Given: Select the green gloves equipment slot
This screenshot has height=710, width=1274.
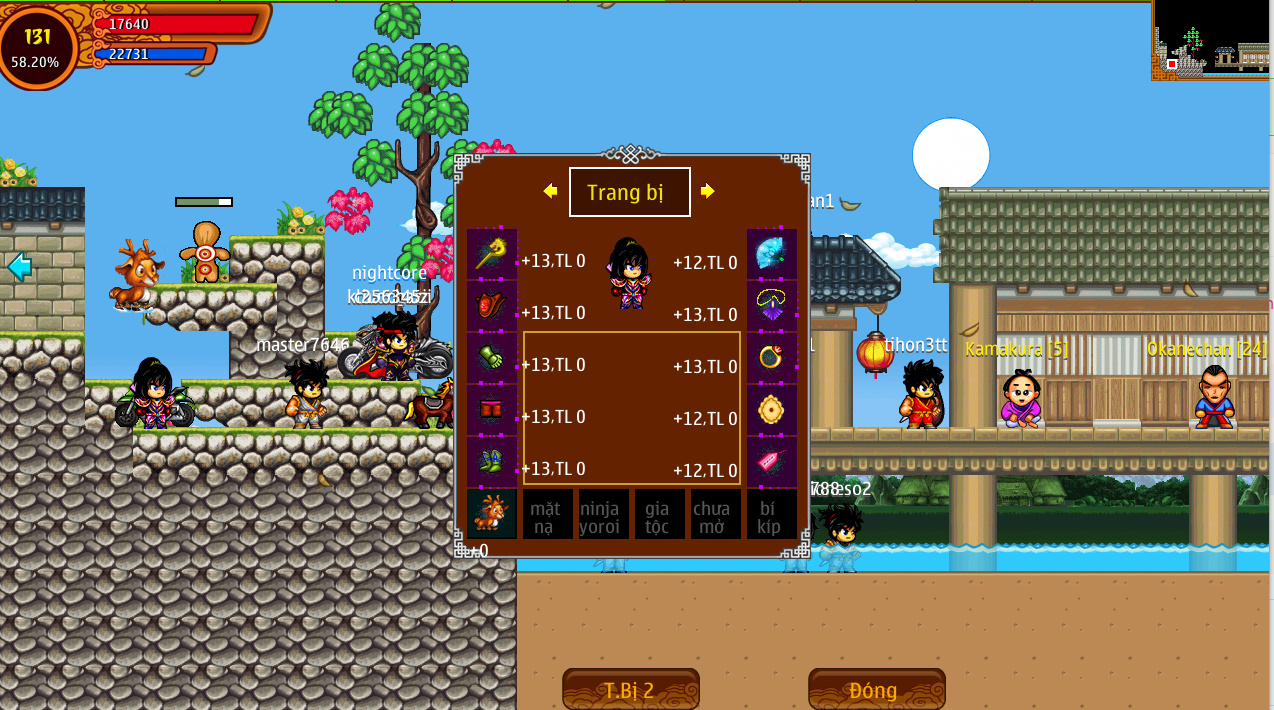Looking at the screenshot, I should pyautogui.click(x=492, y=358).
